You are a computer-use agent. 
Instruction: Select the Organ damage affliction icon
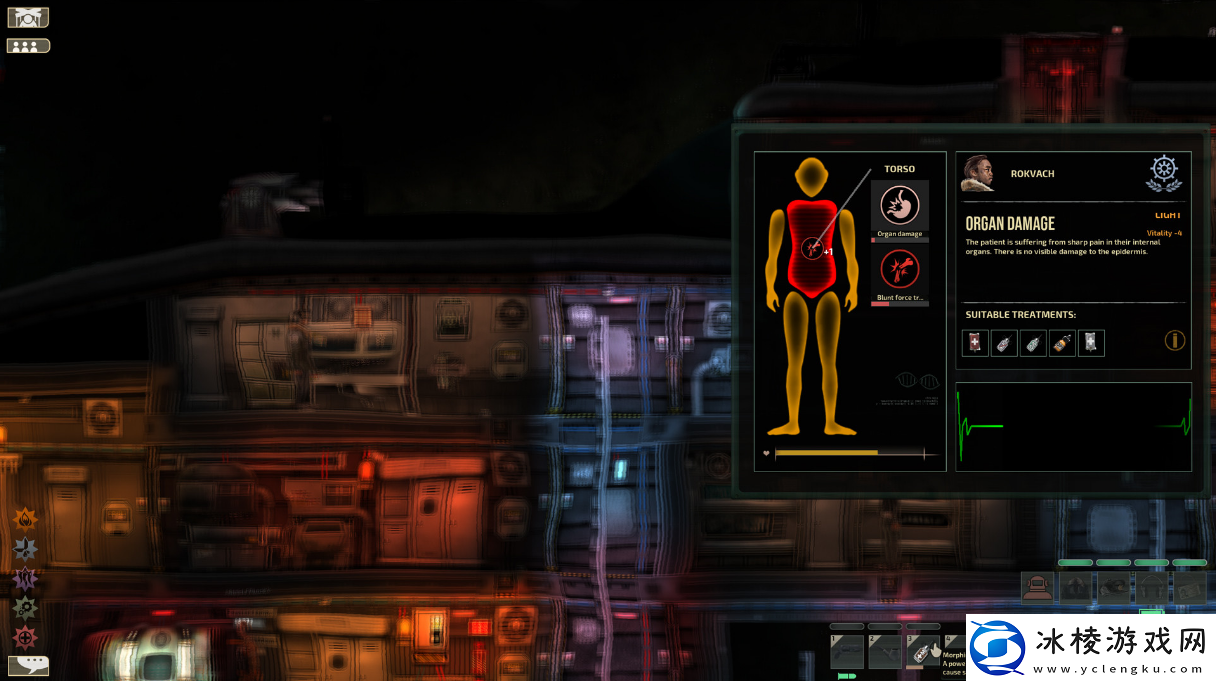(899, 207)
